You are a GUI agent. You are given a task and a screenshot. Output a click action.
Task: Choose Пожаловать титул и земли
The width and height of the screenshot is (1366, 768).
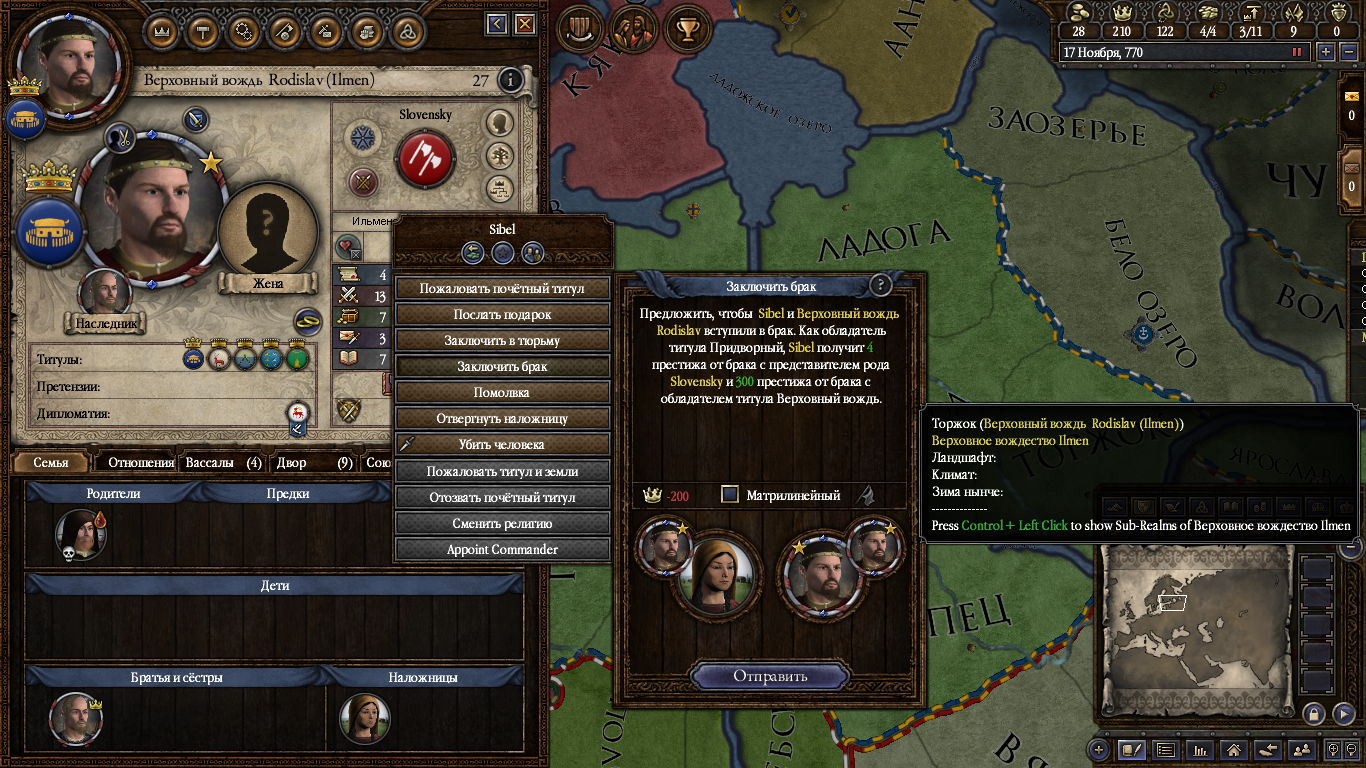(x=502, y=471)
